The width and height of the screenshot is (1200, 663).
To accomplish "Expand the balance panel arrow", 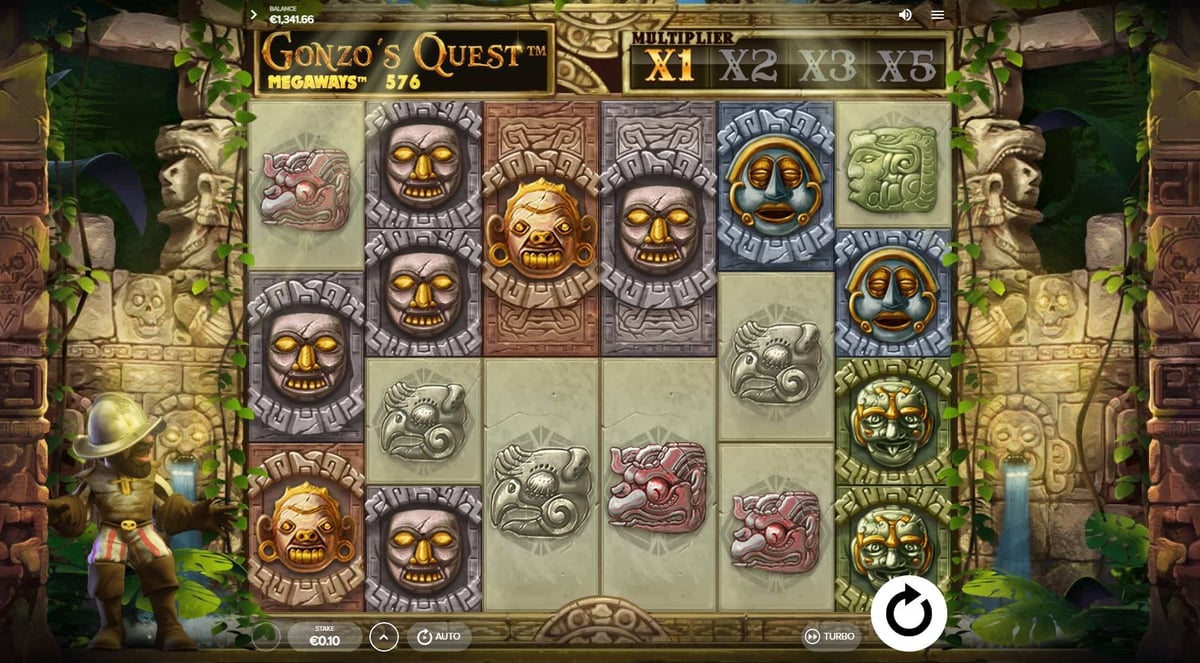I will coord(254,15).
